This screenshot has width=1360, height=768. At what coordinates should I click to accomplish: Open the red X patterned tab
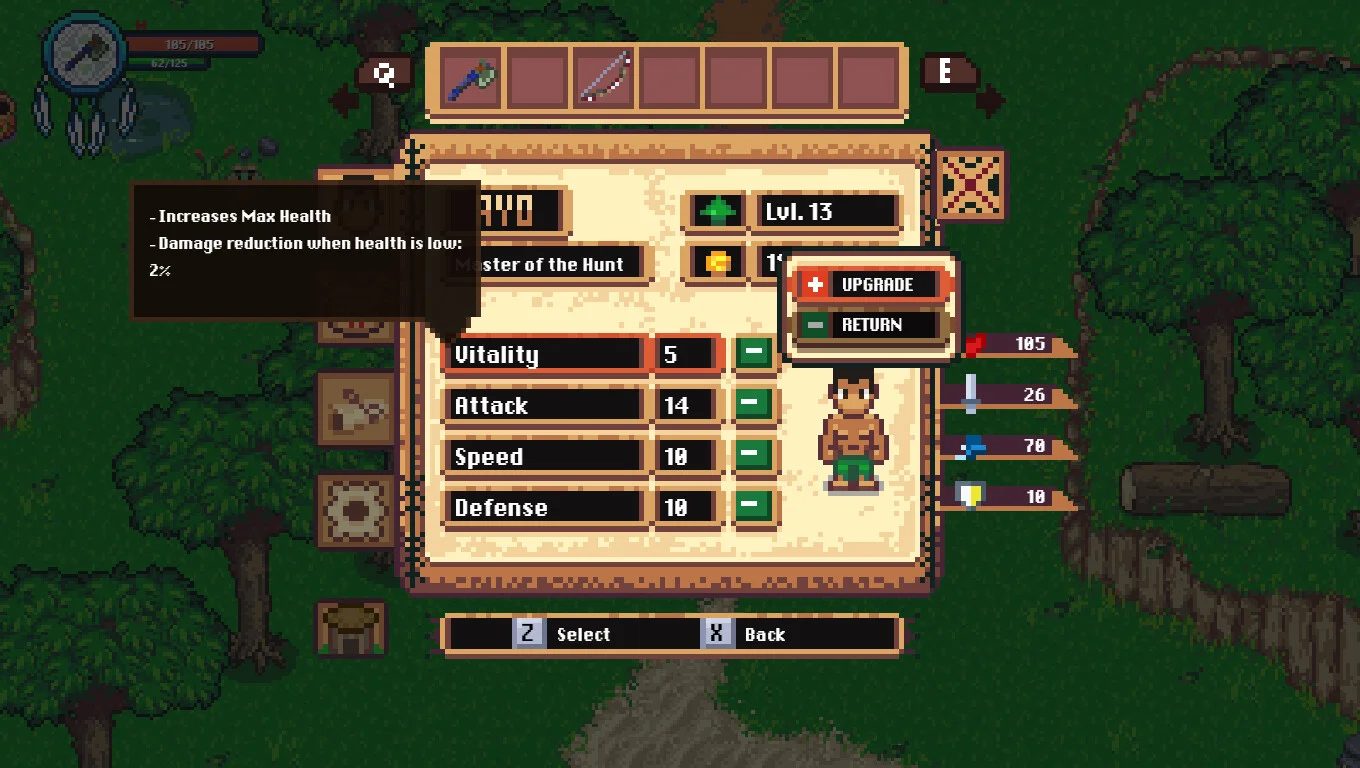click(x=971, y=185)
